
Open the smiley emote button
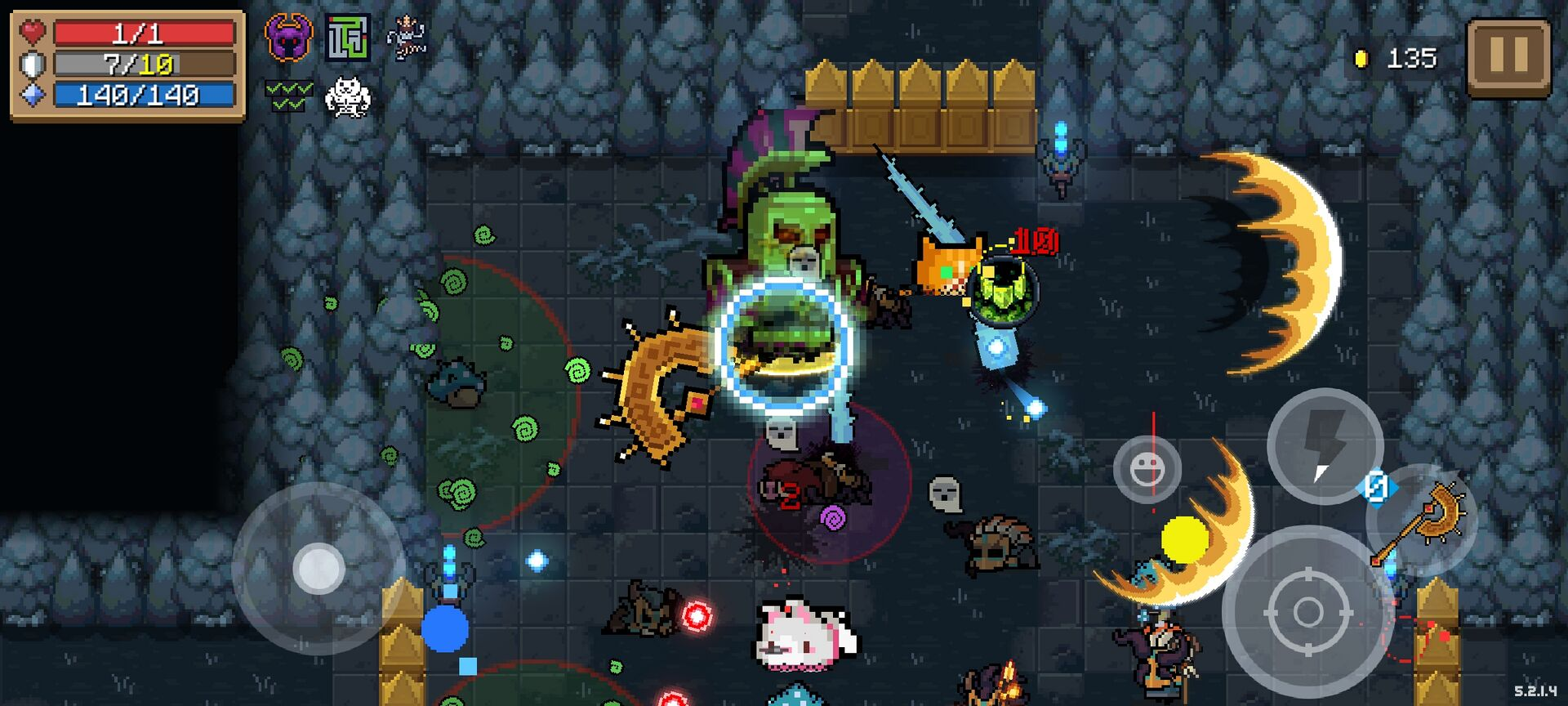(1147, 469)
